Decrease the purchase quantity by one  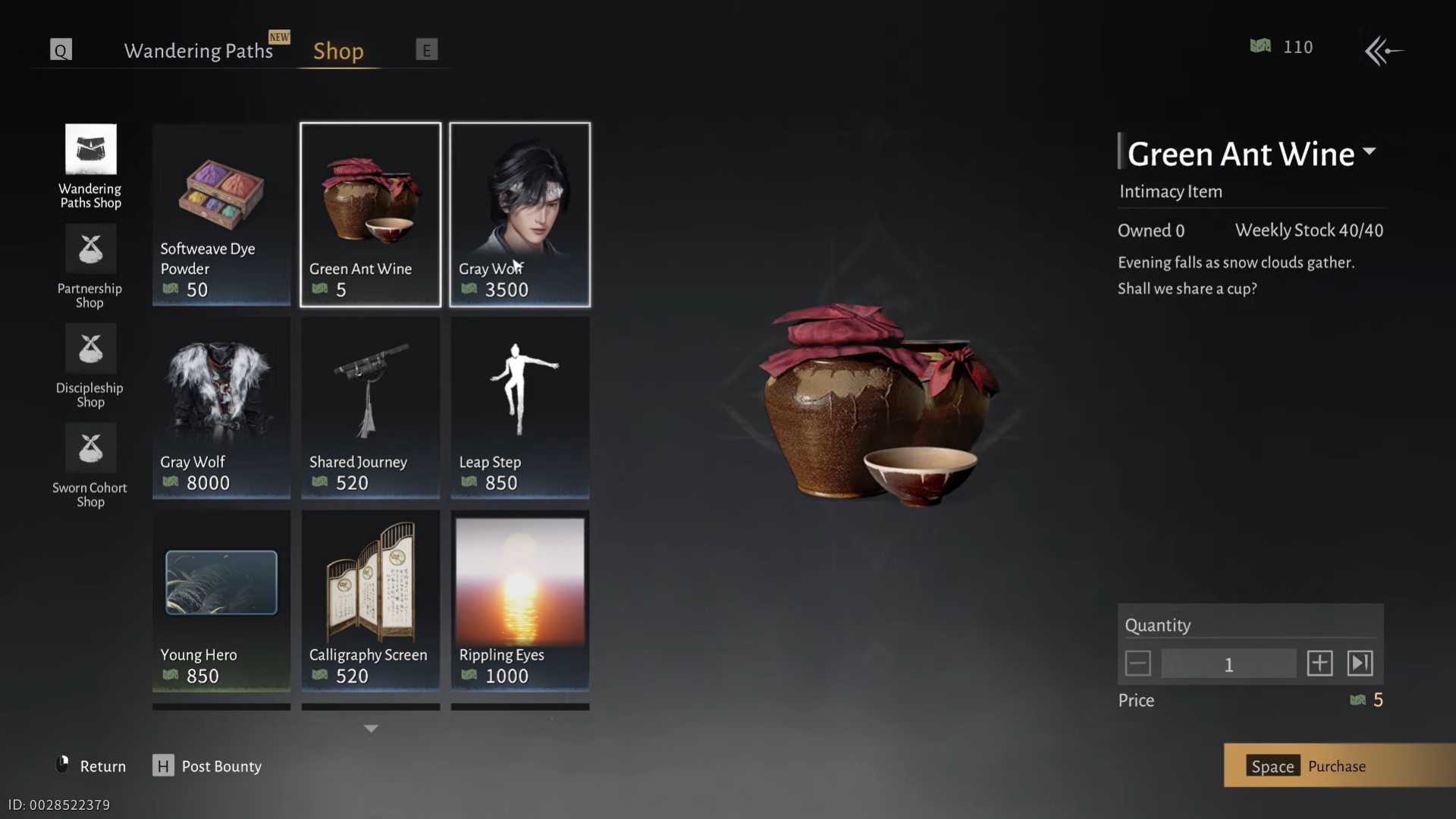click(x=1137, y=664)
